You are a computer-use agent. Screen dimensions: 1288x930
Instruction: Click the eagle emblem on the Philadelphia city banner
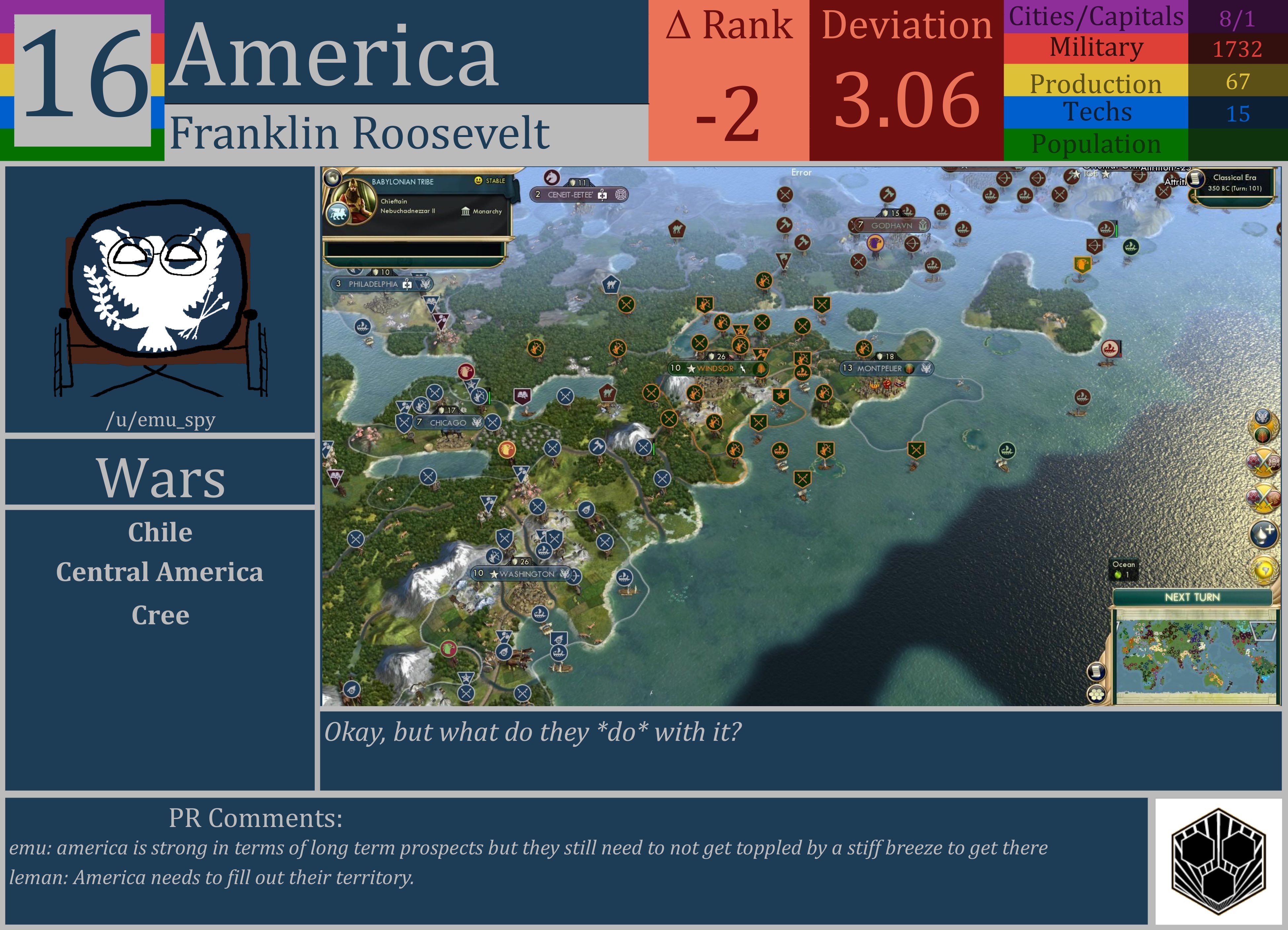point(426,285)
